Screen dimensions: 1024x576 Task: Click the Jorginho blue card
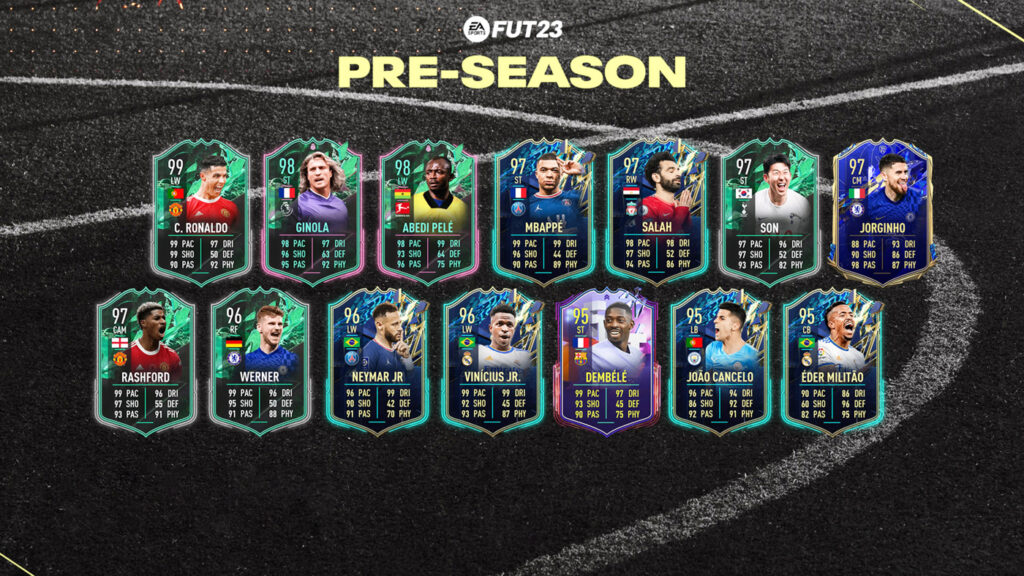884,211
